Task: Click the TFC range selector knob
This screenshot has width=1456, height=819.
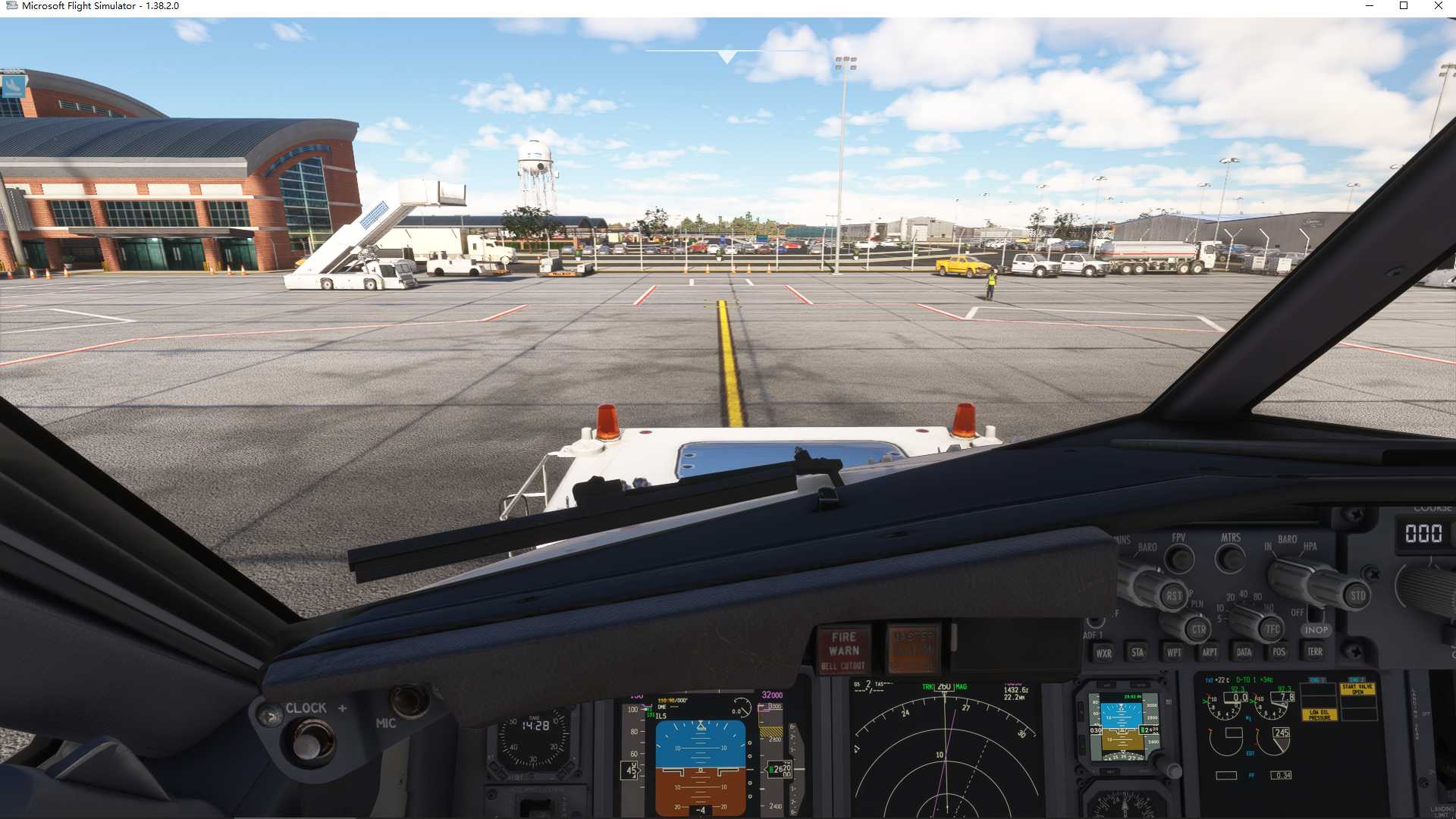Action: 1271,629
